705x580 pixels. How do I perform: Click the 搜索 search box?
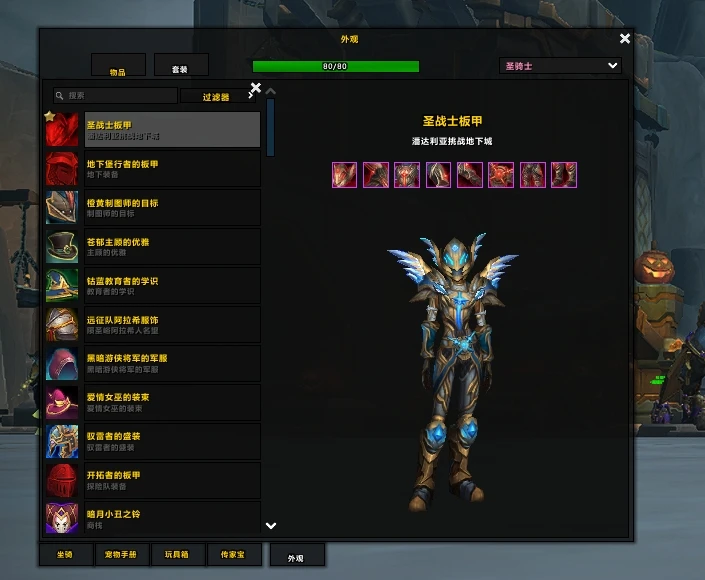coord(115,96)
